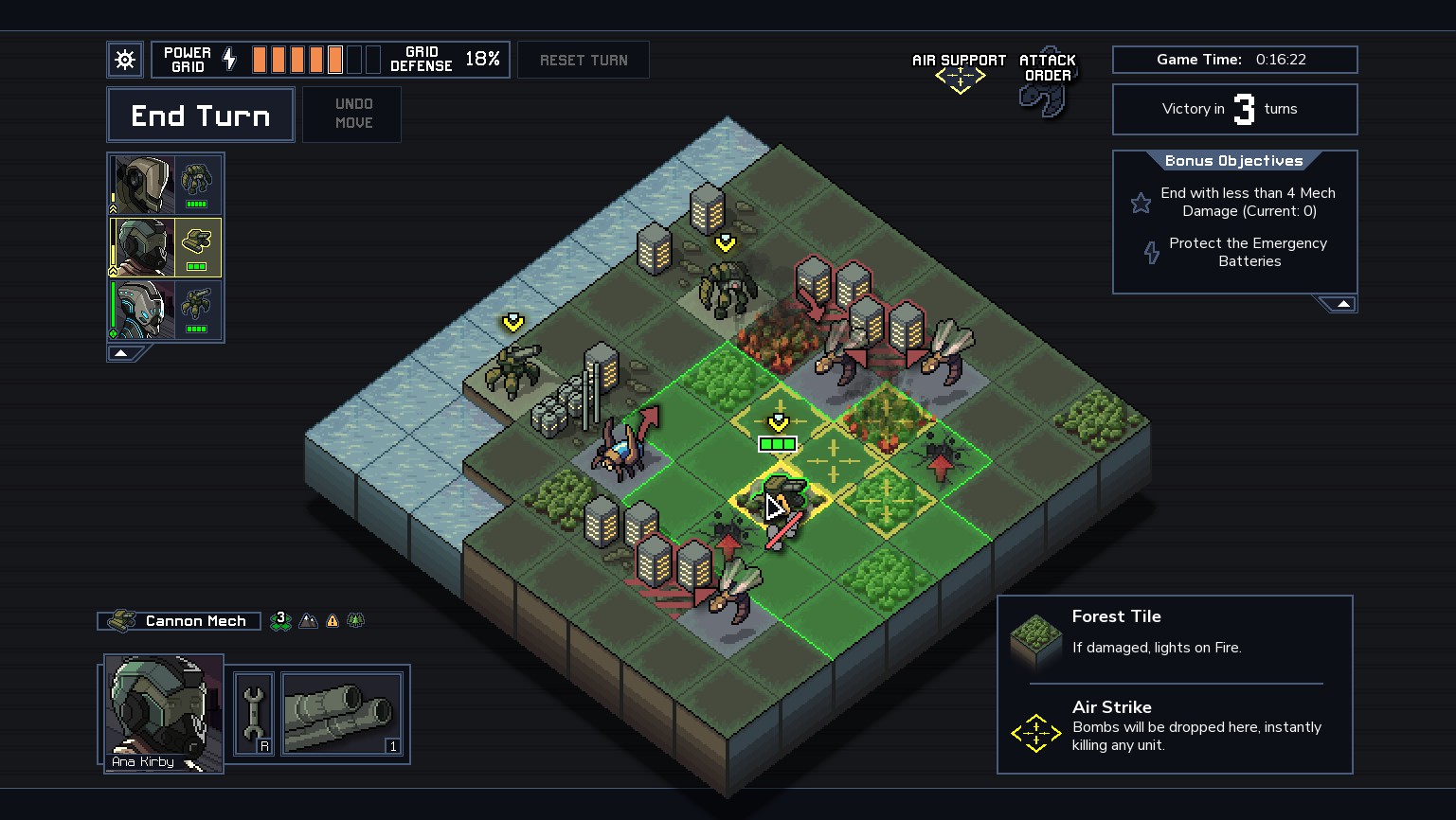Viewport: 1456px width, 820px height.
Task: Select the cannon weapon slot
Action: pos(342,713)
